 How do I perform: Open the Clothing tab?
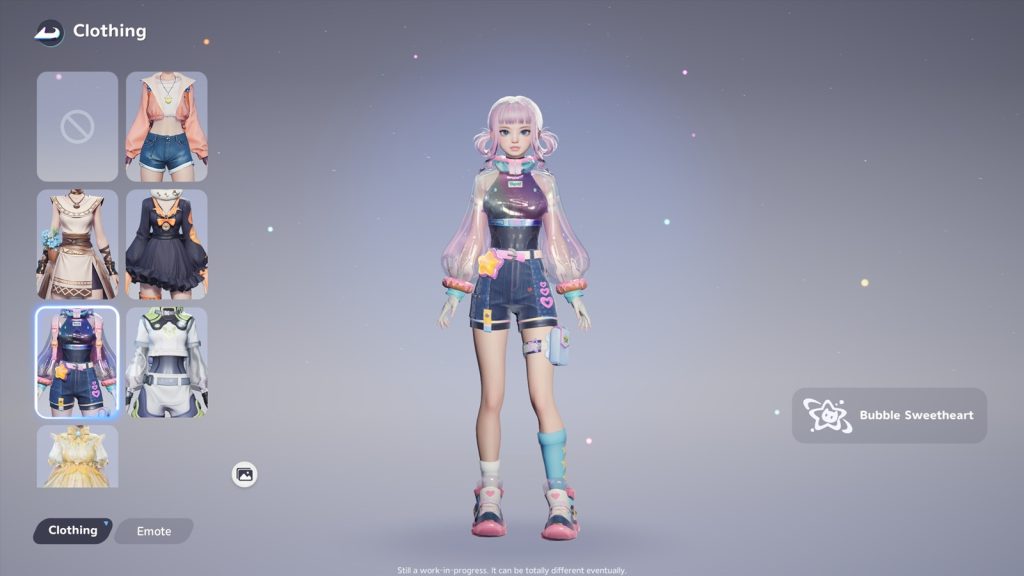(x=73, y=530)
